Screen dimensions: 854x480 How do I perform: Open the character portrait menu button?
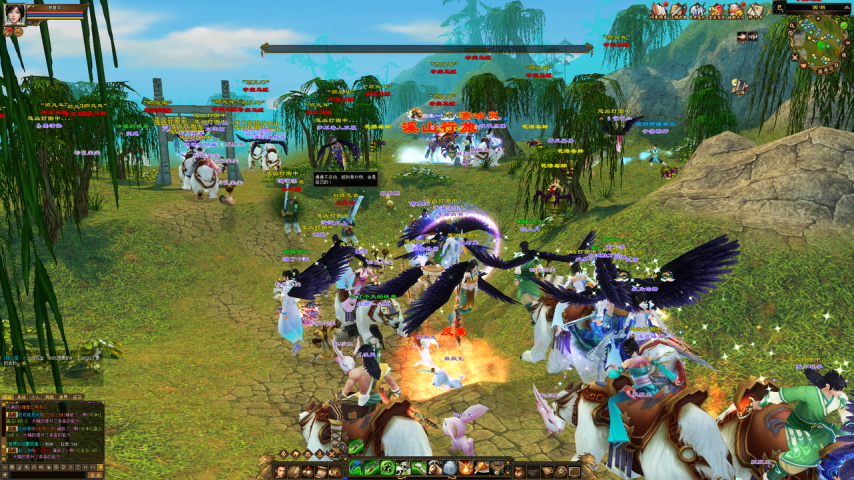(281, 470)
